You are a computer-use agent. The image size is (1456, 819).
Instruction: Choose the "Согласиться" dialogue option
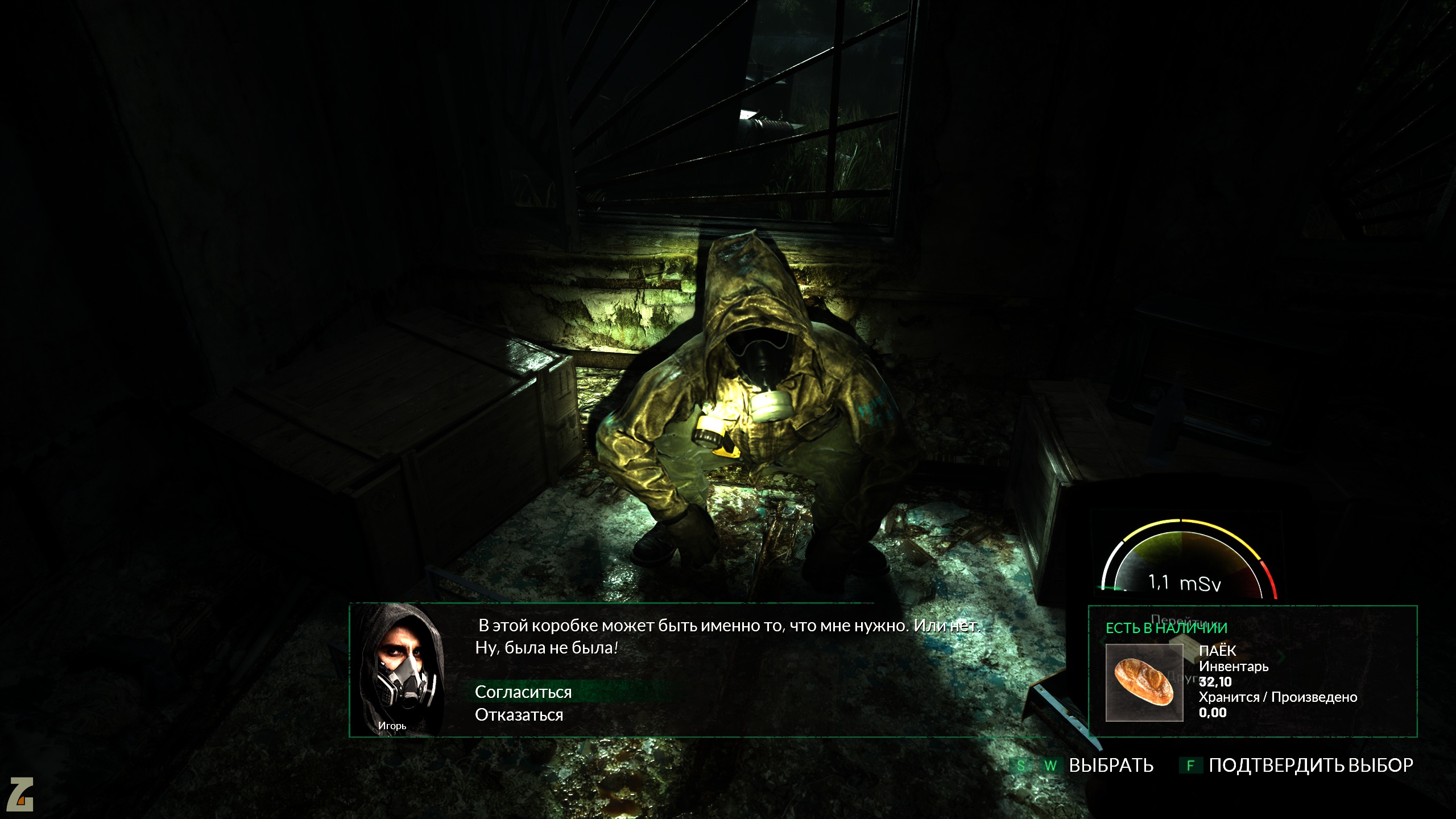coord(523,692)
